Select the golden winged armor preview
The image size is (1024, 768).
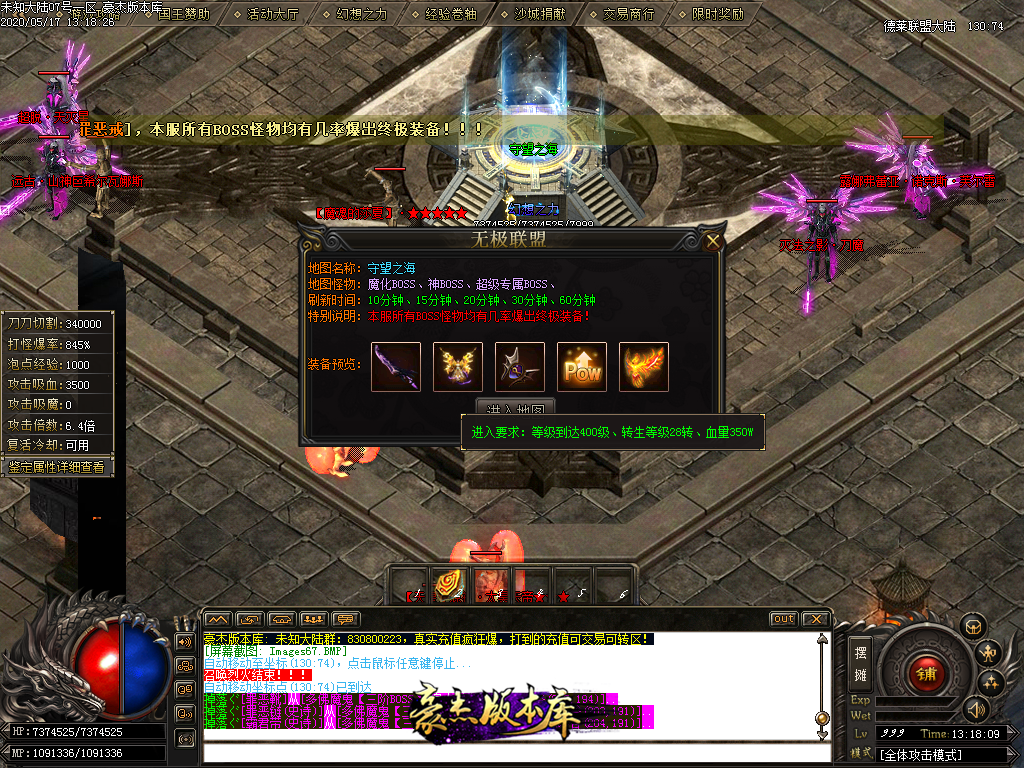tap(458, 367)
